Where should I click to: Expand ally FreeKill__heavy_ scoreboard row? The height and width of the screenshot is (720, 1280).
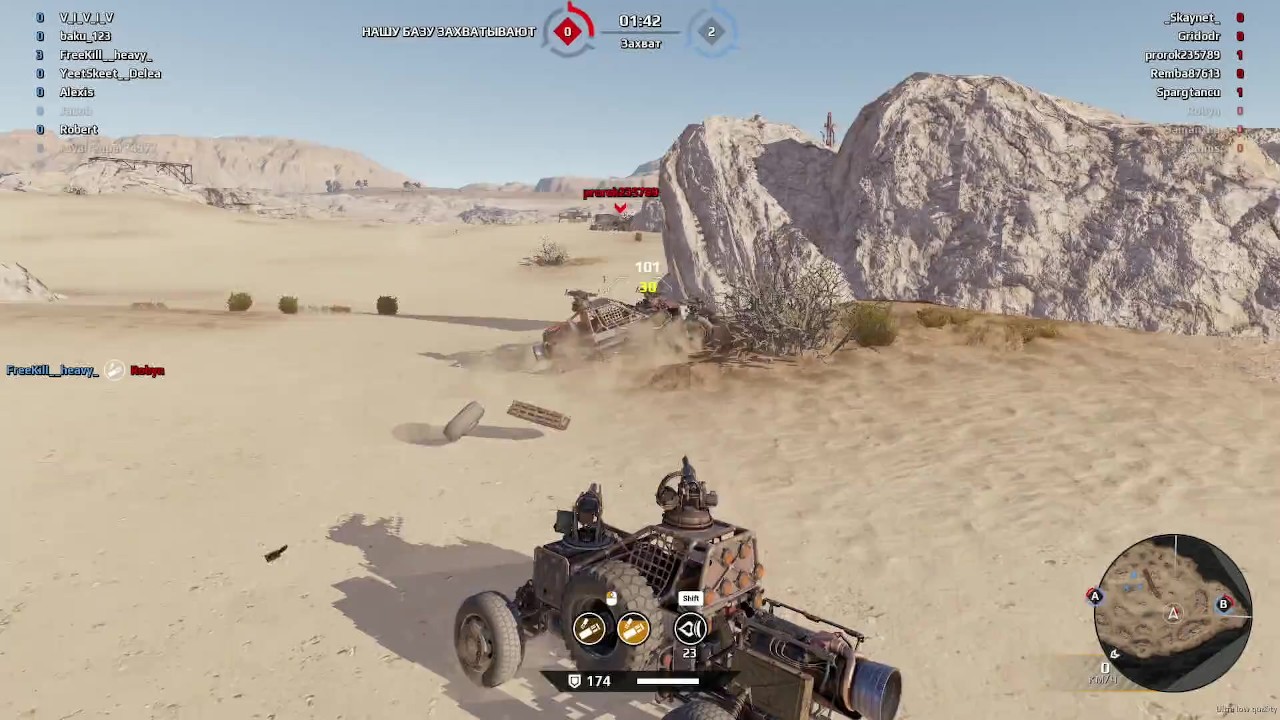(x=106, y=55)
